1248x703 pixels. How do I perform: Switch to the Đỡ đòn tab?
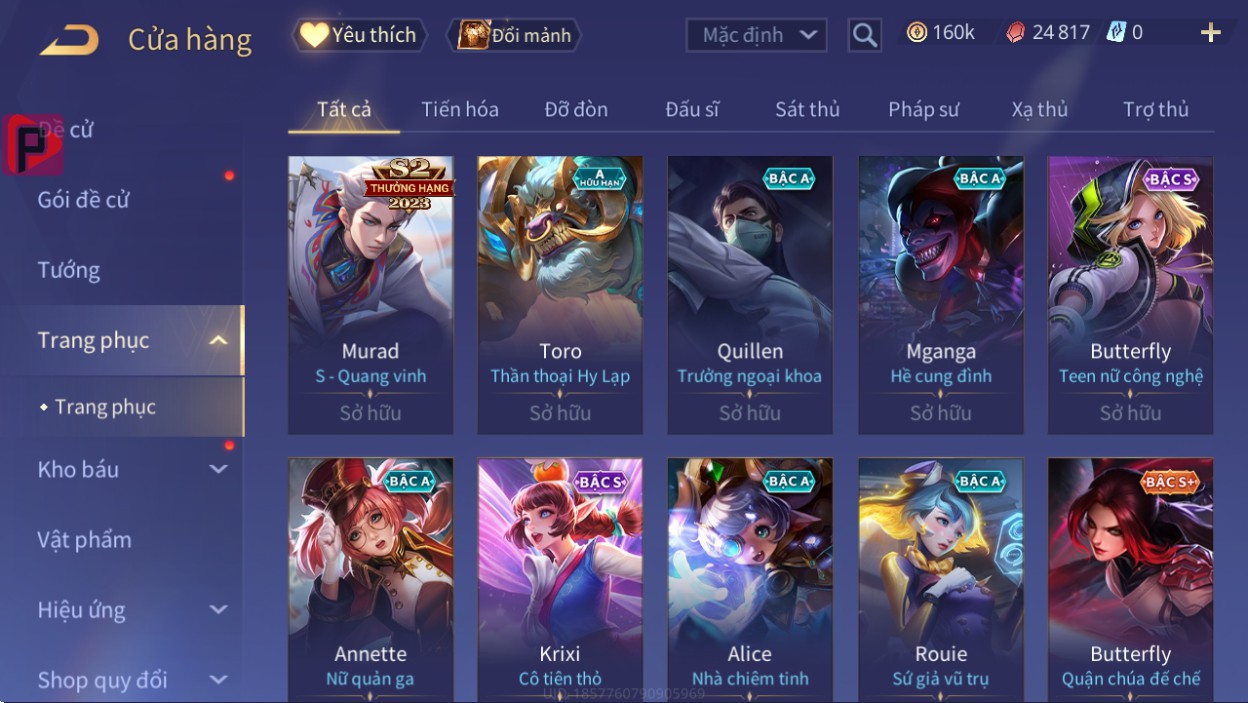576,109
